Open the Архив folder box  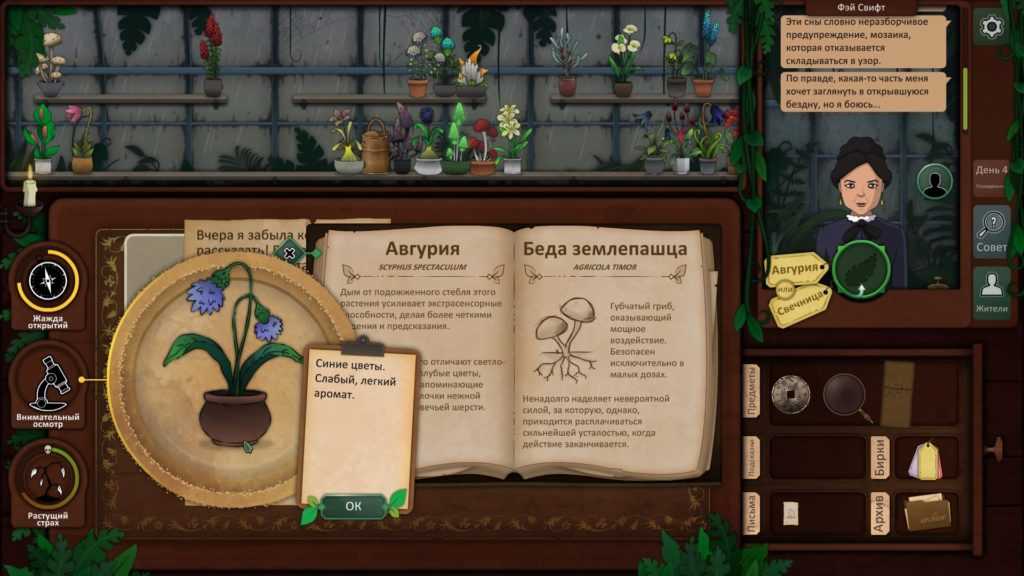click(x=927, y=511)
